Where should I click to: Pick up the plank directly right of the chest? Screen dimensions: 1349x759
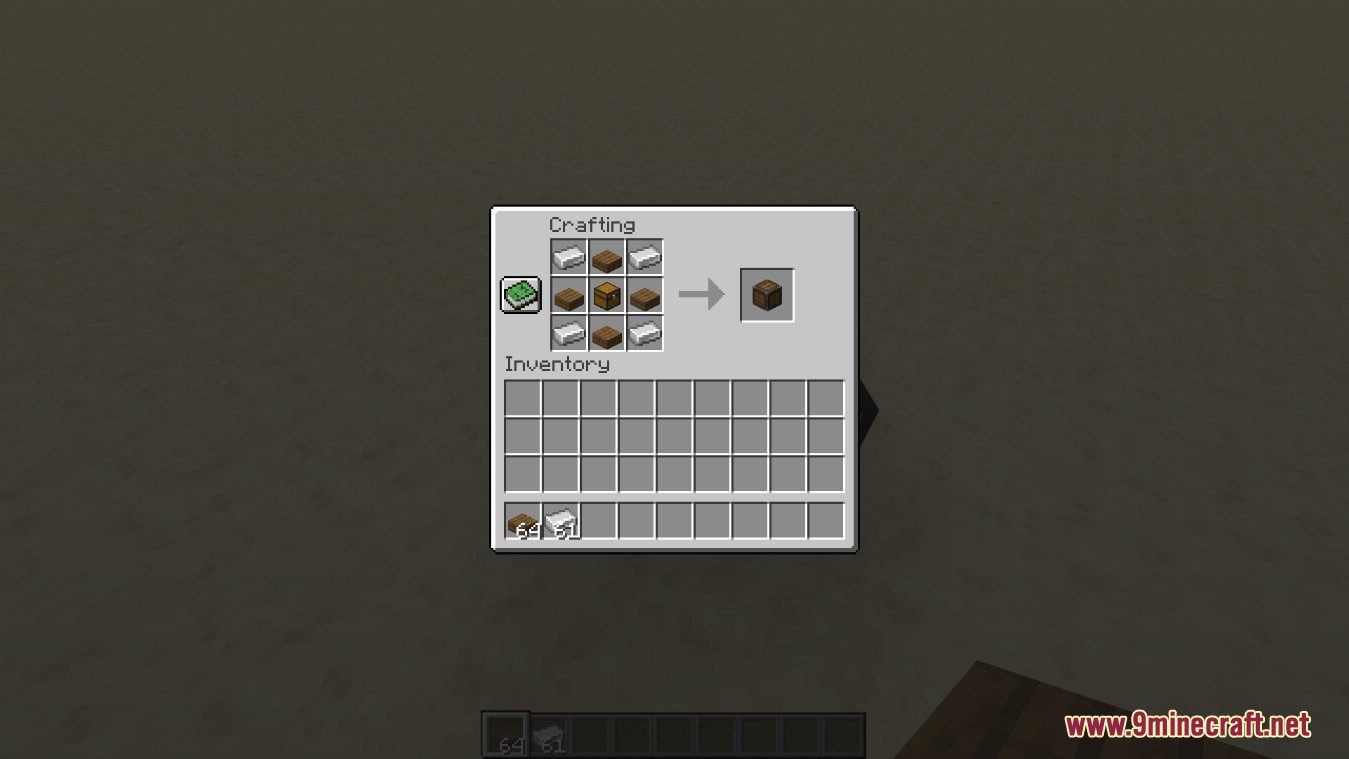tap(644, 295)
